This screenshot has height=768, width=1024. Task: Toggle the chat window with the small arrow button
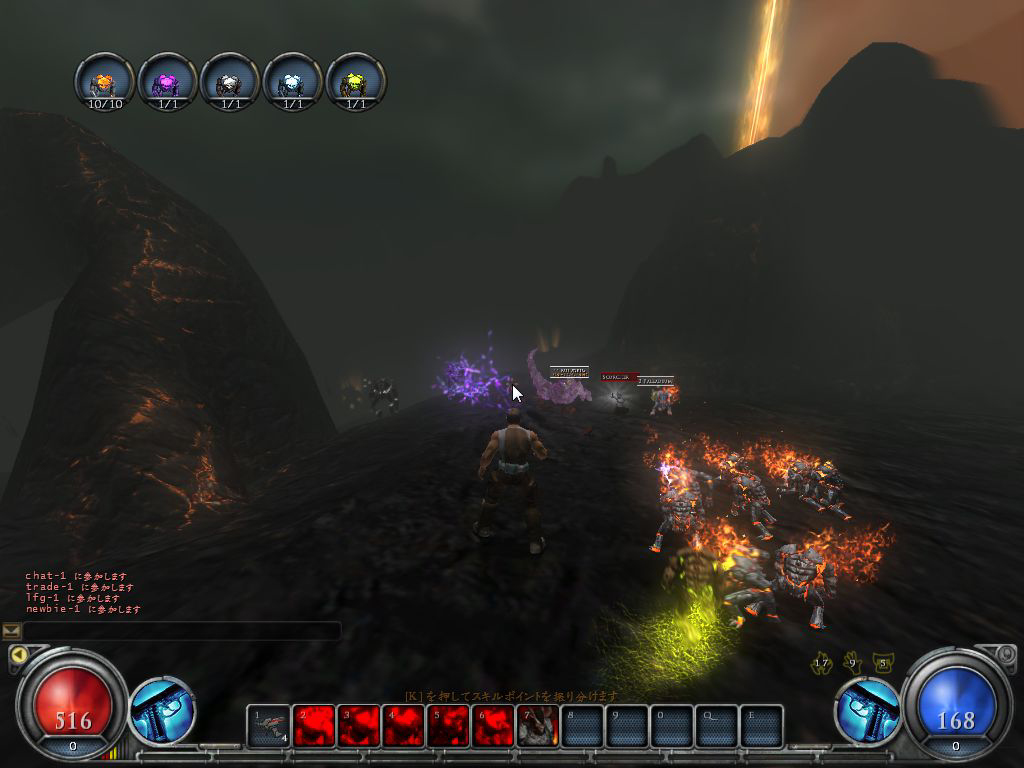click(12, 631)
